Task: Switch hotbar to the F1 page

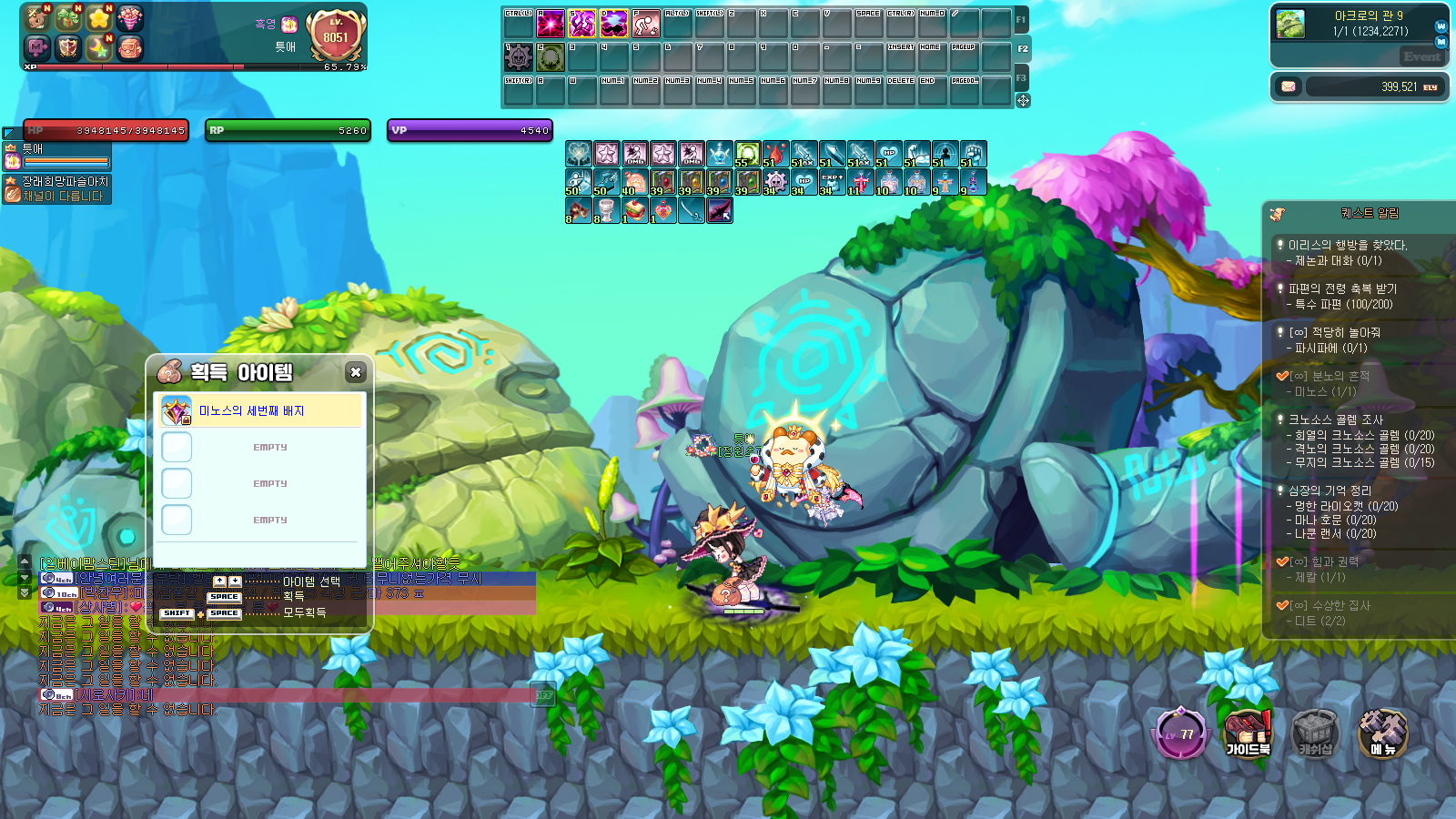Action: point(1021,19)
